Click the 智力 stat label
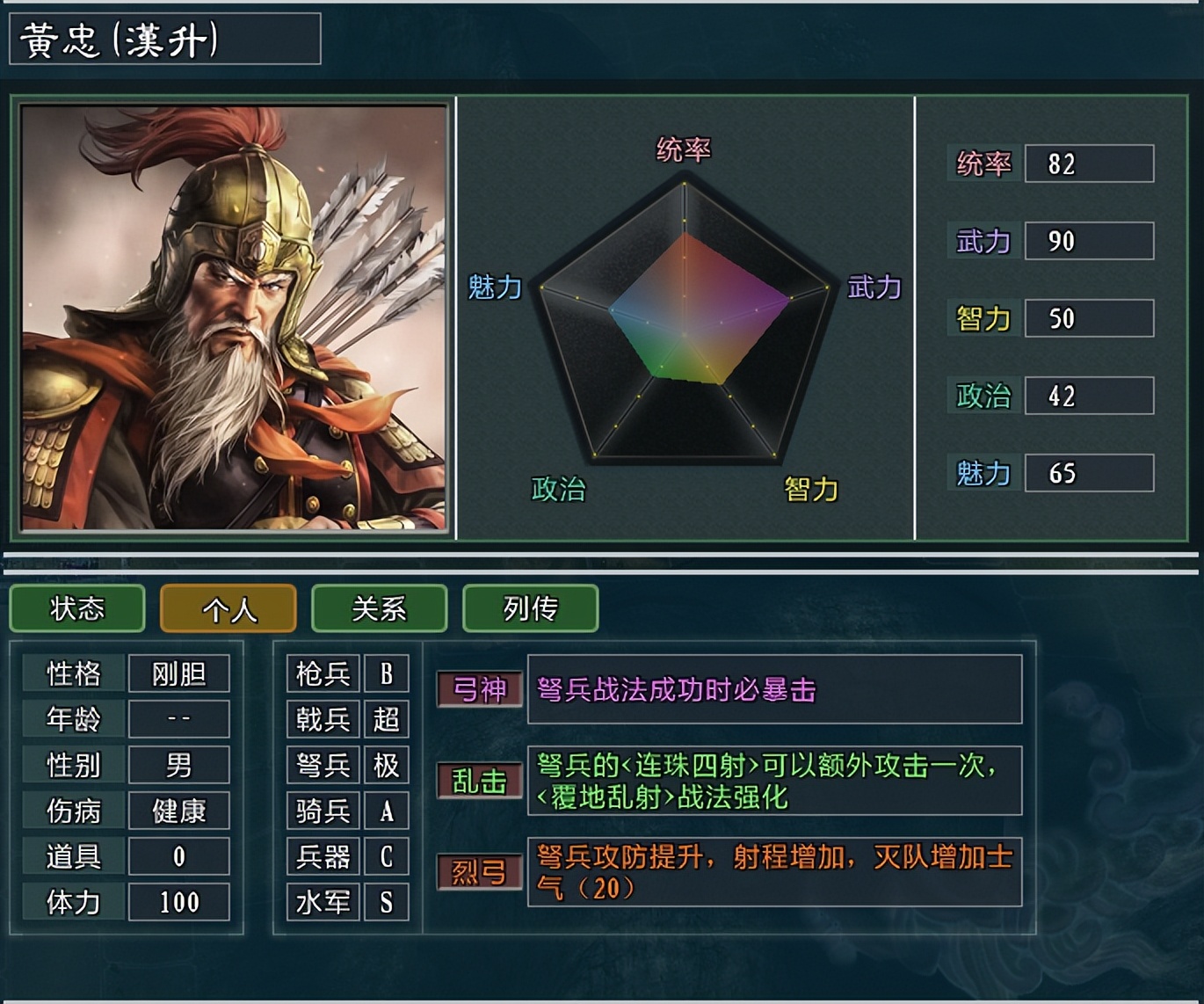The width and height of the screenshot is (1204, 1004). coord(982,318)
